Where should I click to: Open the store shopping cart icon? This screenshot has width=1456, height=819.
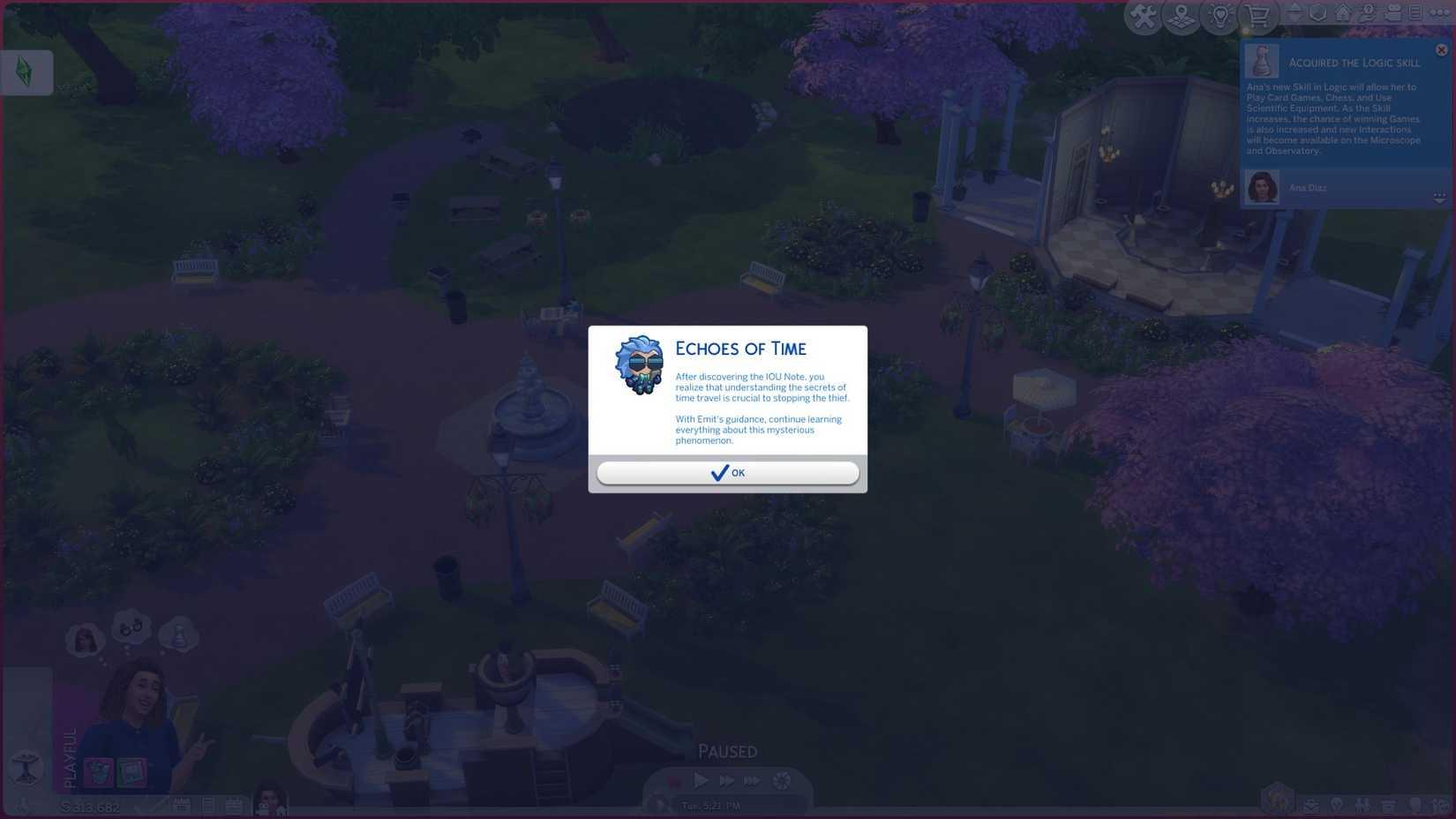coord(1257,15)
